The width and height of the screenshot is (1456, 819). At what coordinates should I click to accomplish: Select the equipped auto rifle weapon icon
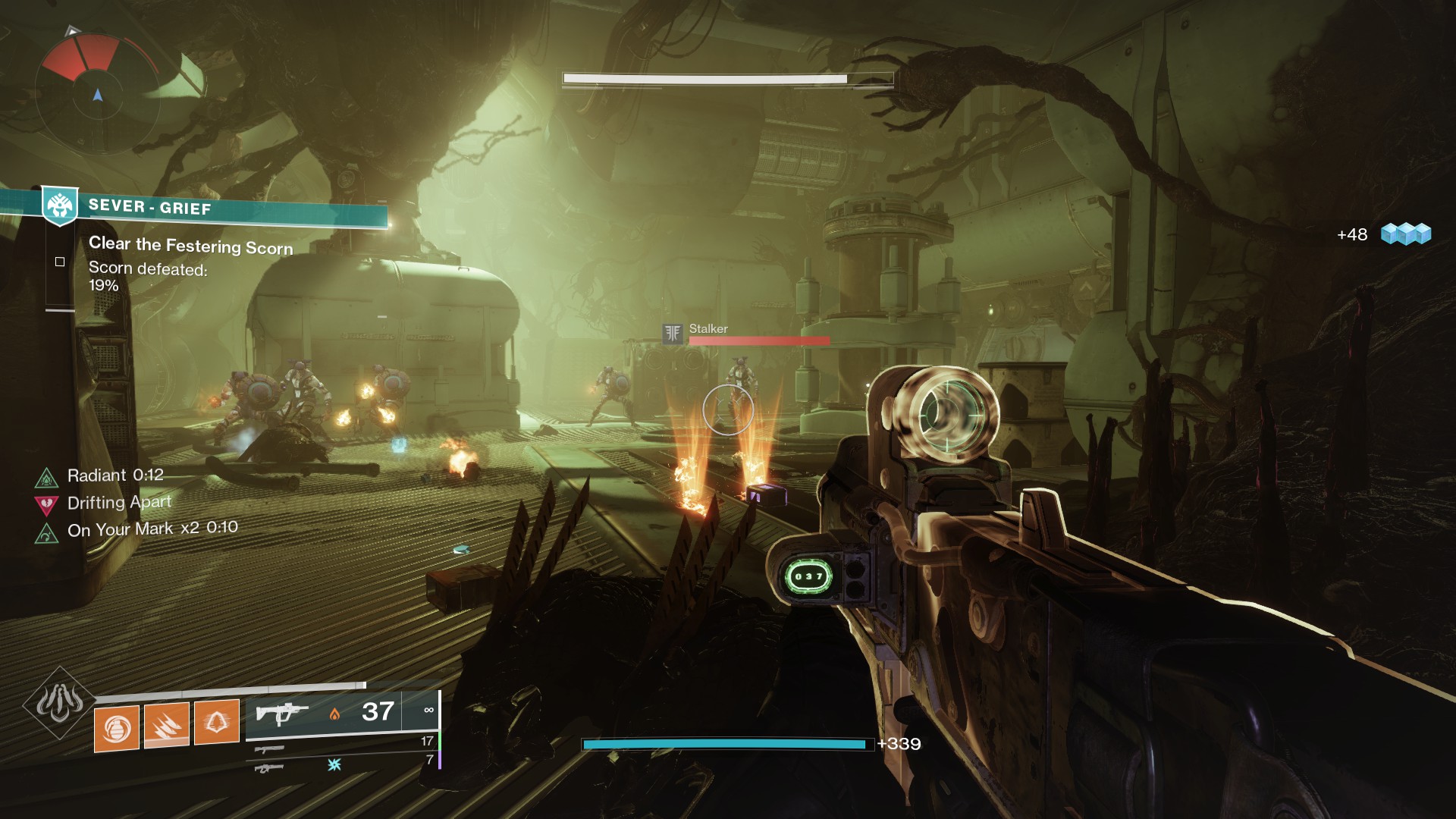(x=281, y=713)
